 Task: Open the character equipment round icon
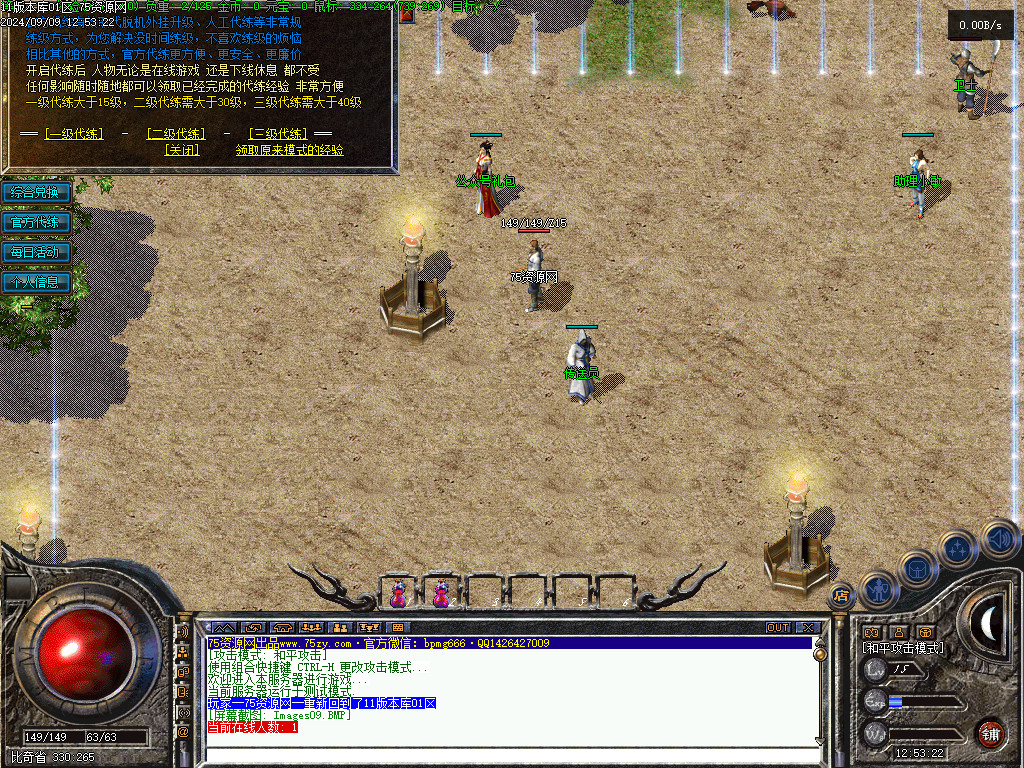(878, 589)
